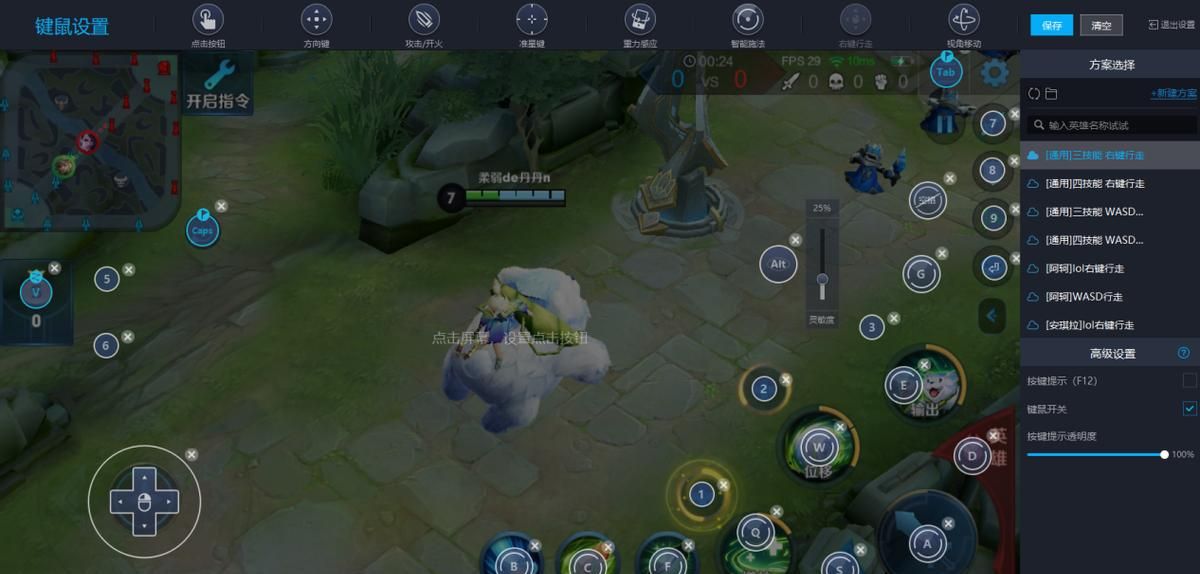Choose the [阿轲]WASD行走 scheme
The width and height of the screenshot is (1200, 574).
click(1084, 297)
